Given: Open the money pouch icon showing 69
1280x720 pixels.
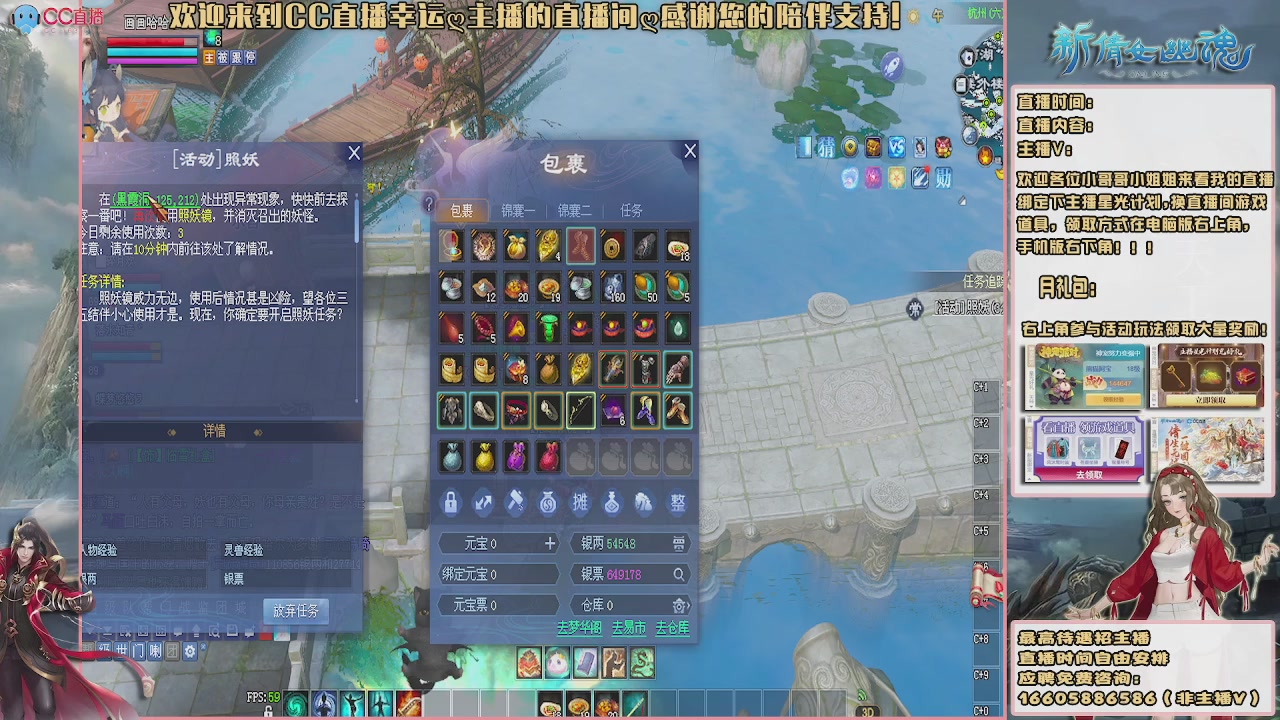Looking at the screenshot, I should click(x=547, y=502).
